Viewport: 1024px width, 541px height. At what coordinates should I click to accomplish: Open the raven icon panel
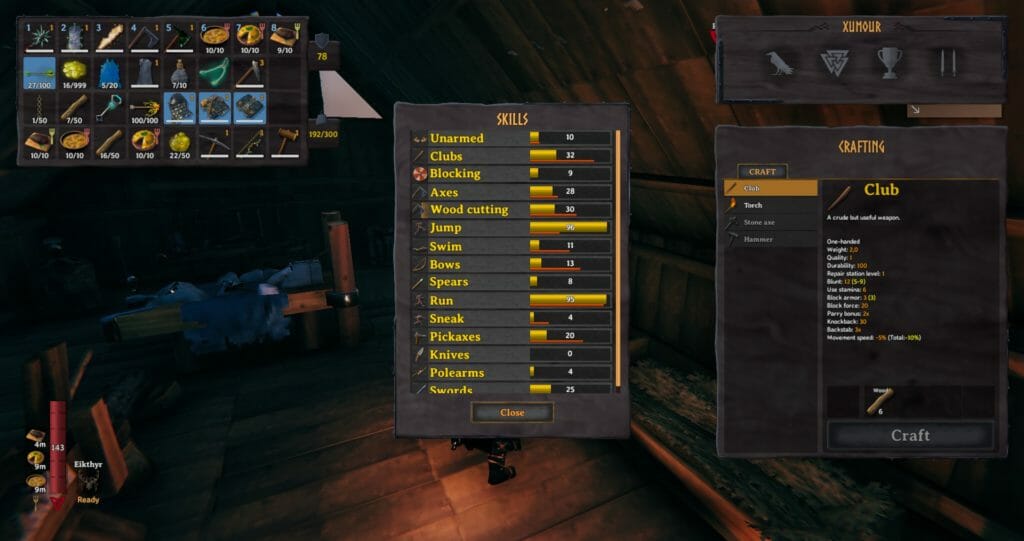pyautogui.click(x=780, y=64)
